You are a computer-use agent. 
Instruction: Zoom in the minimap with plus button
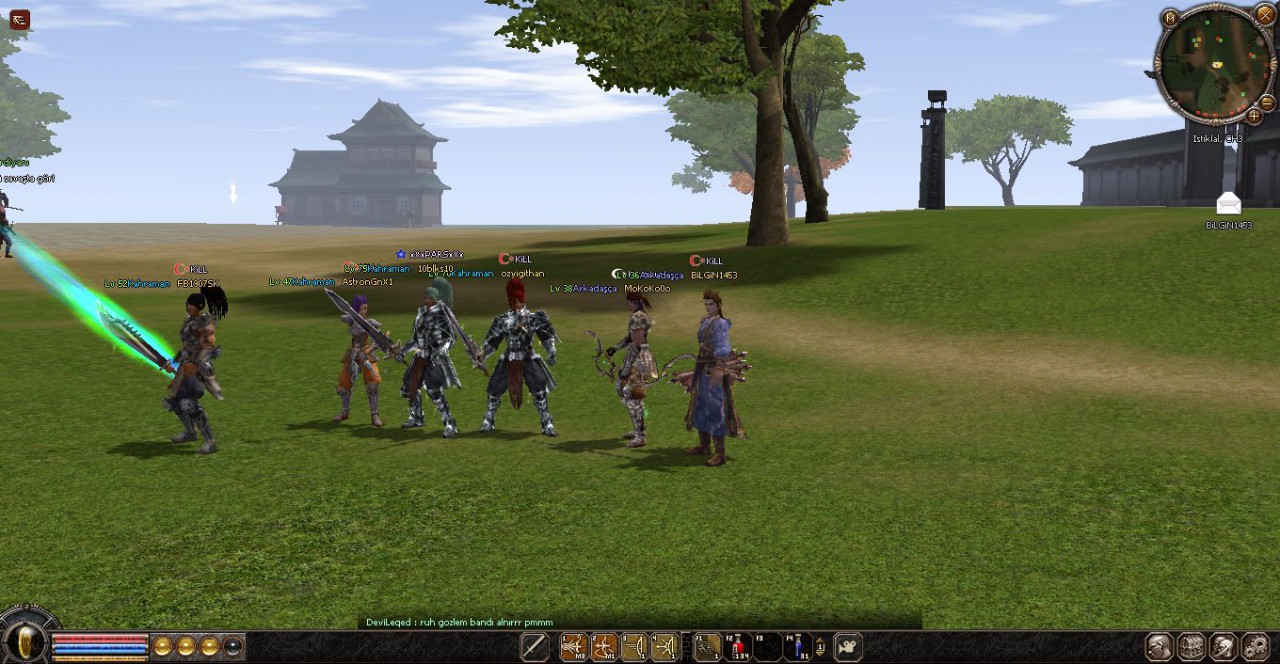1254,116
